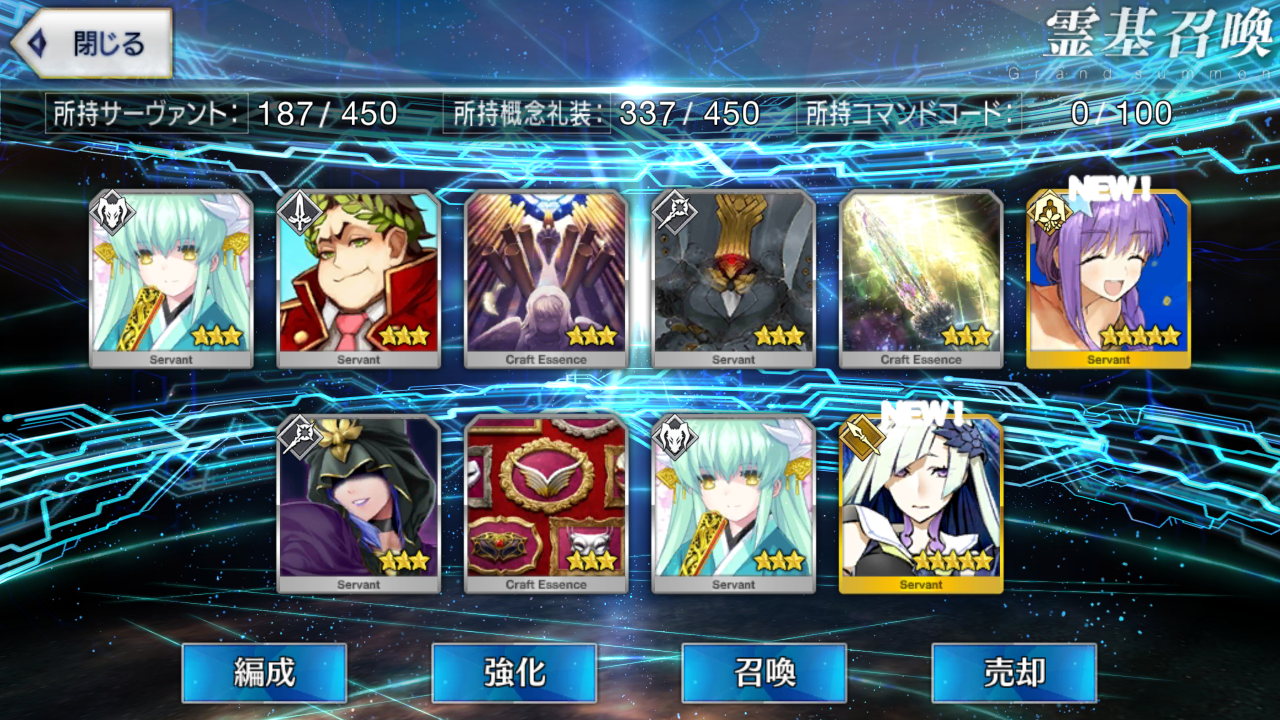The image size is (1280, 720).
Task: Open the 編成 party formation menu
Action: coord(264,672)
